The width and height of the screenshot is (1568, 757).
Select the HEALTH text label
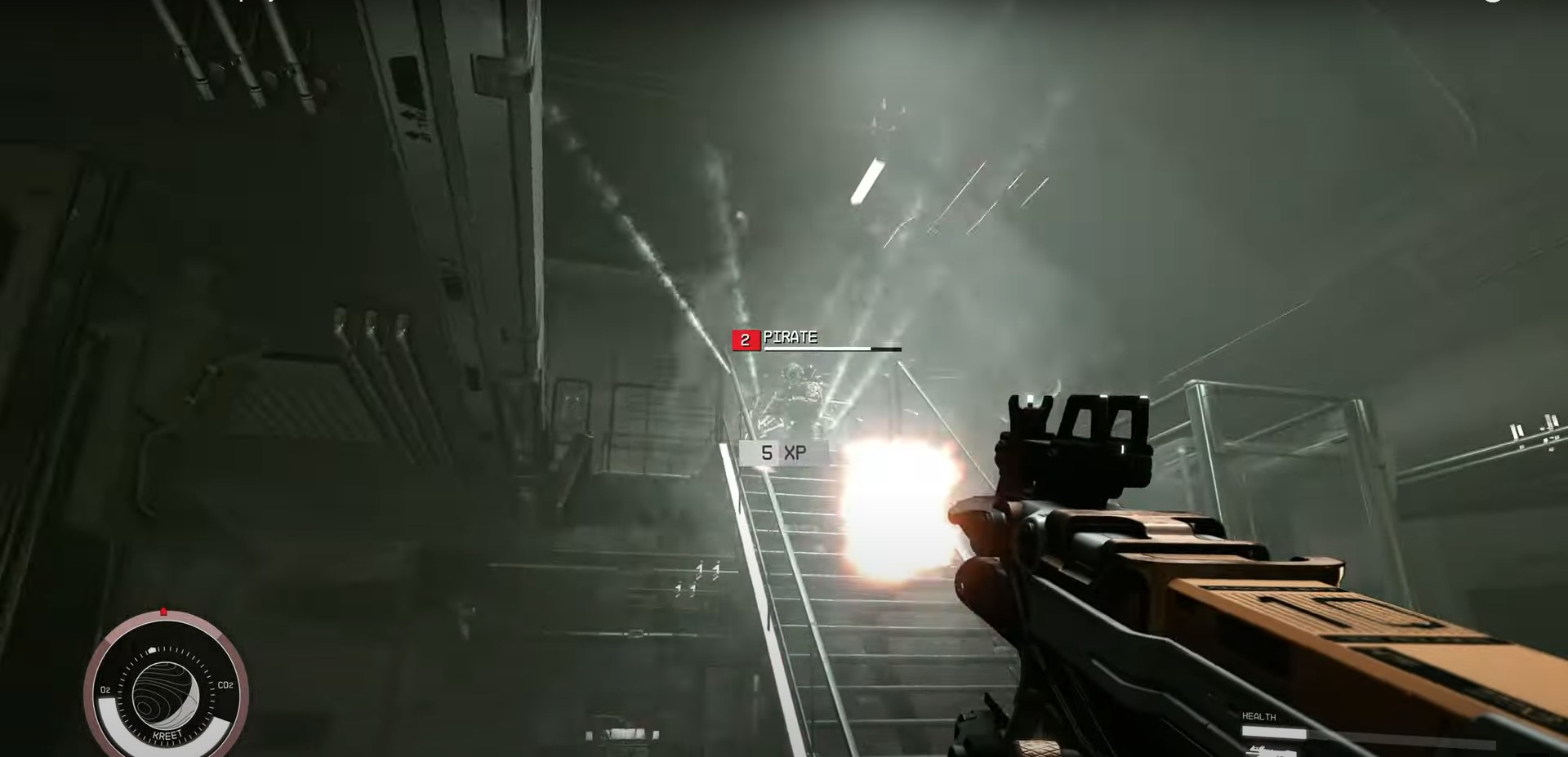[1259, 715]
